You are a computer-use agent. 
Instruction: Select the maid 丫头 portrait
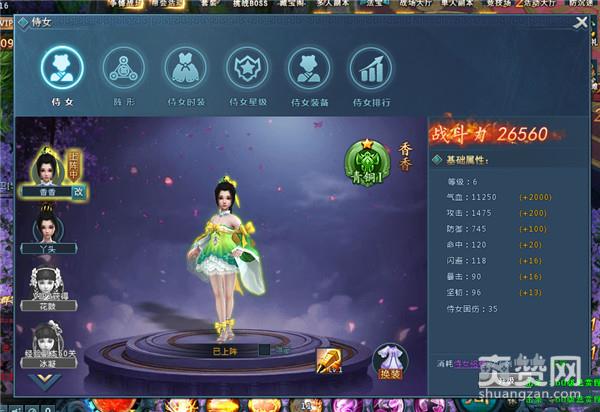click(46, 227)
